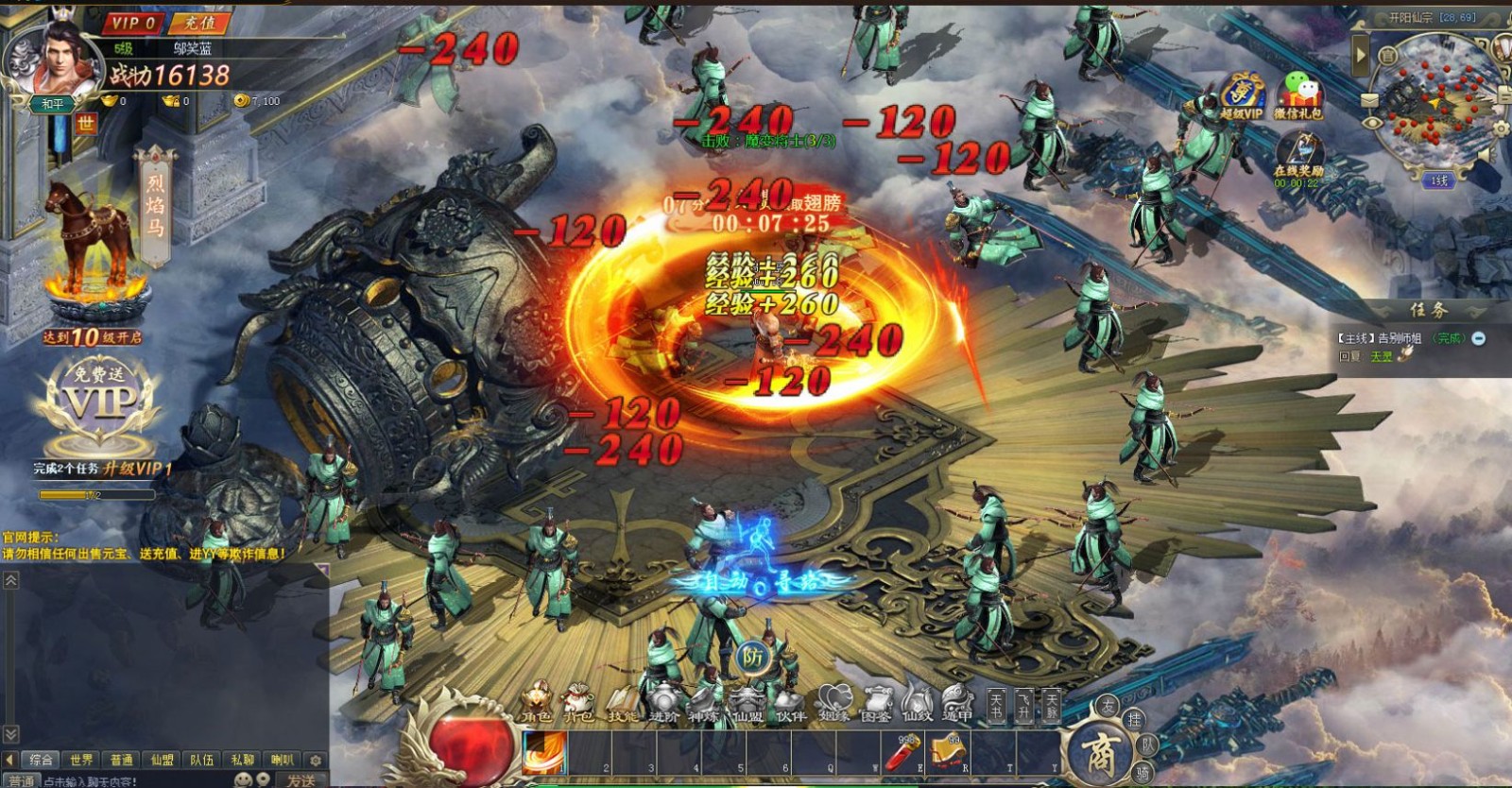Open the 微信礼包 WeChat gift icon

pos(1301,90)
